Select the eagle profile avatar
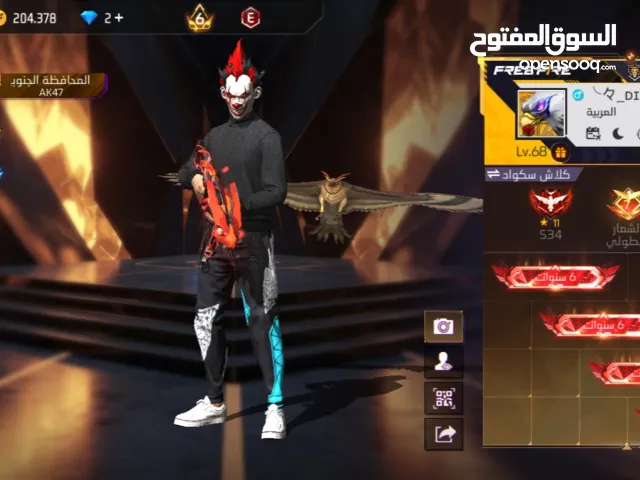This screenshot has width=640, height=480. click(541, 113)
